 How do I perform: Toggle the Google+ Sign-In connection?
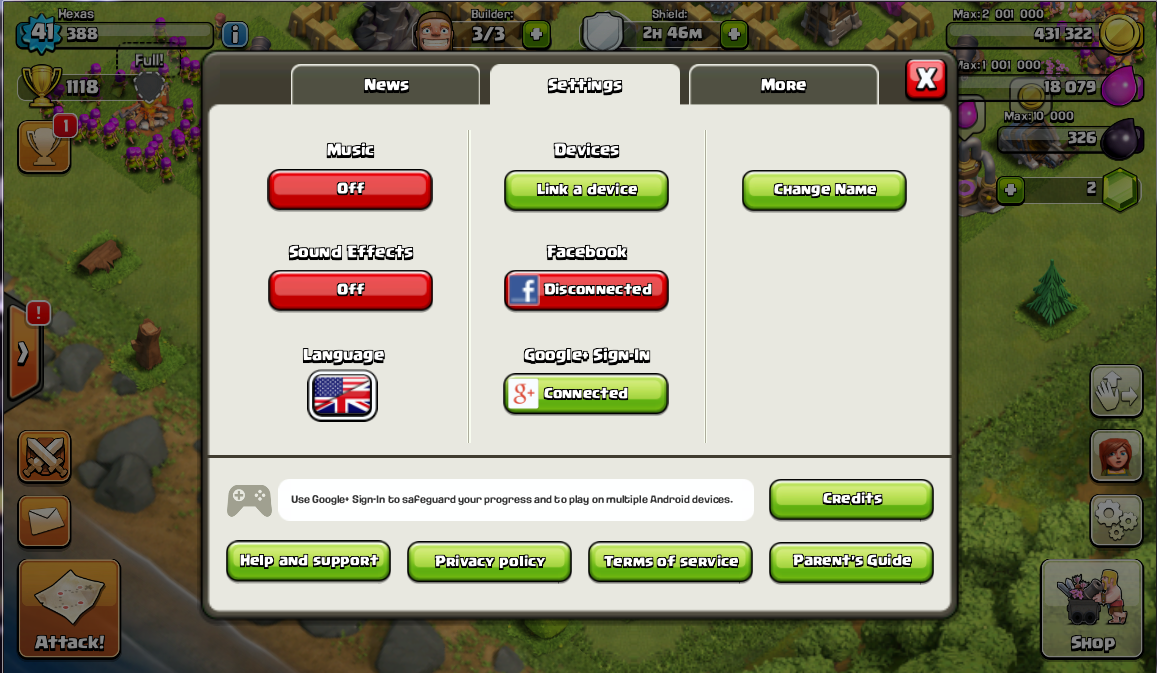tap(586, 393)
